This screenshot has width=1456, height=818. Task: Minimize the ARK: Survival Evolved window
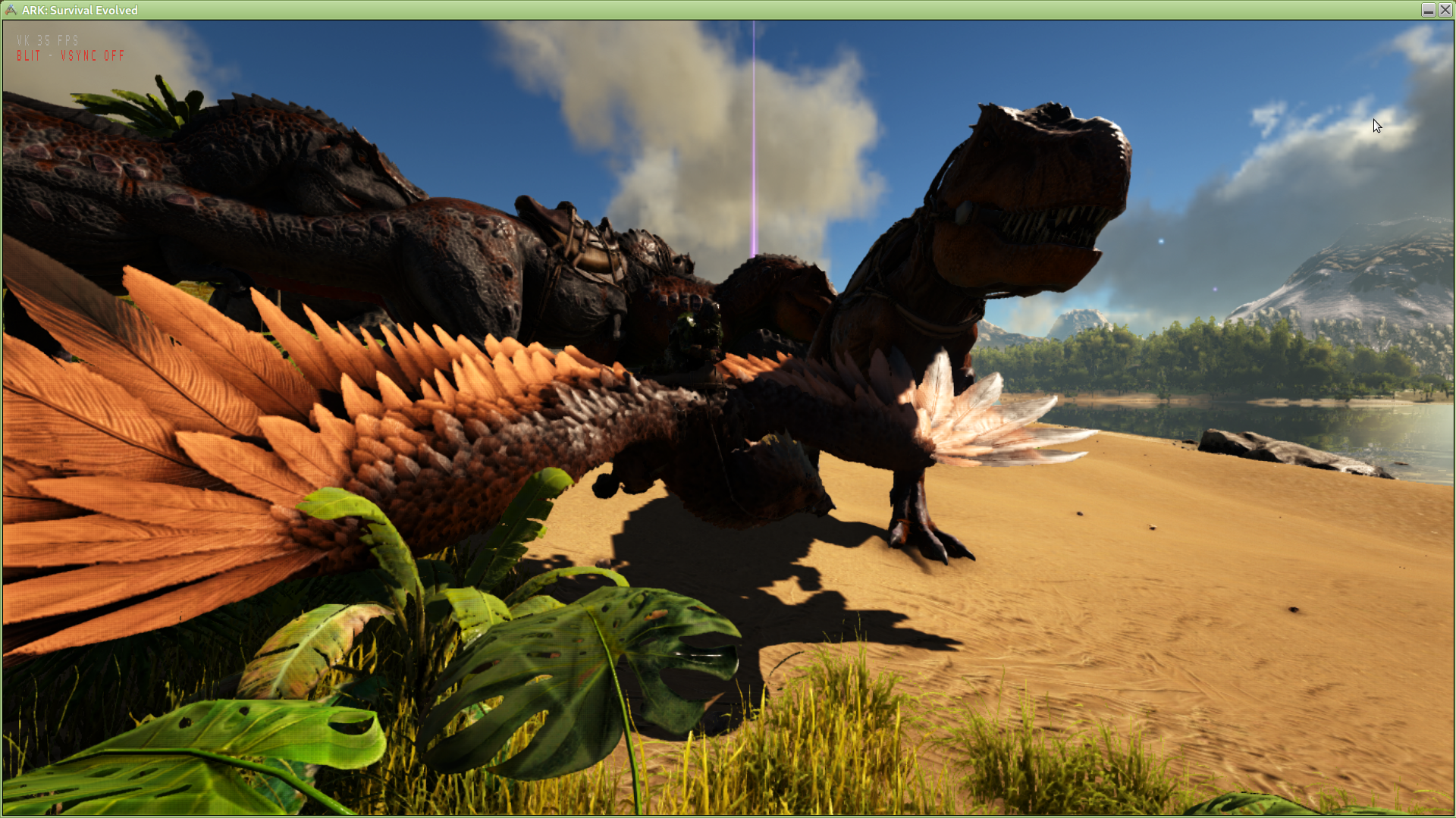1428,10
